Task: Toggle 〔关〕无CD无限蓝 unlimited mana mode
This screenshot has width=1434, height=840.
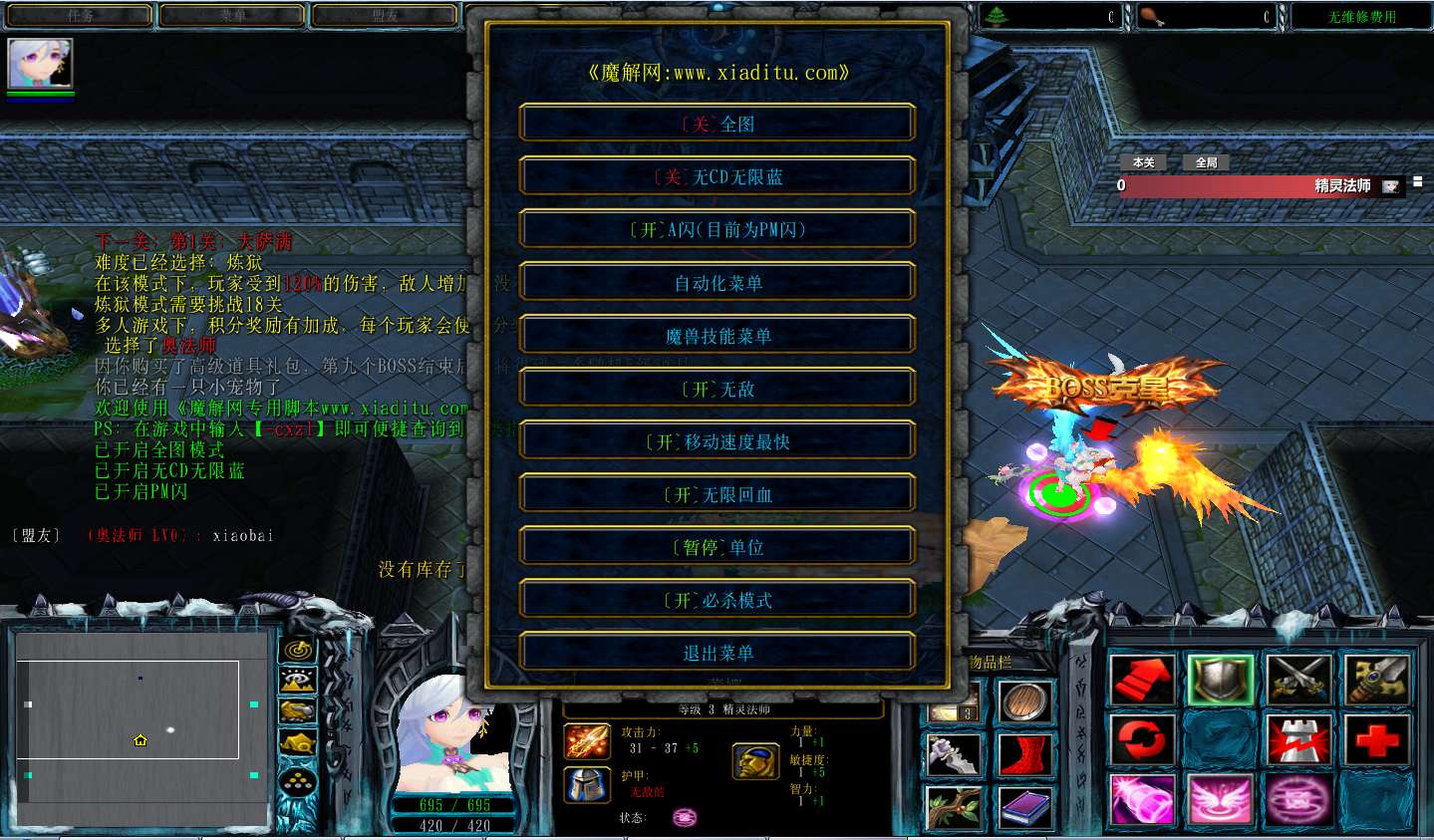Action: point(717,175)
